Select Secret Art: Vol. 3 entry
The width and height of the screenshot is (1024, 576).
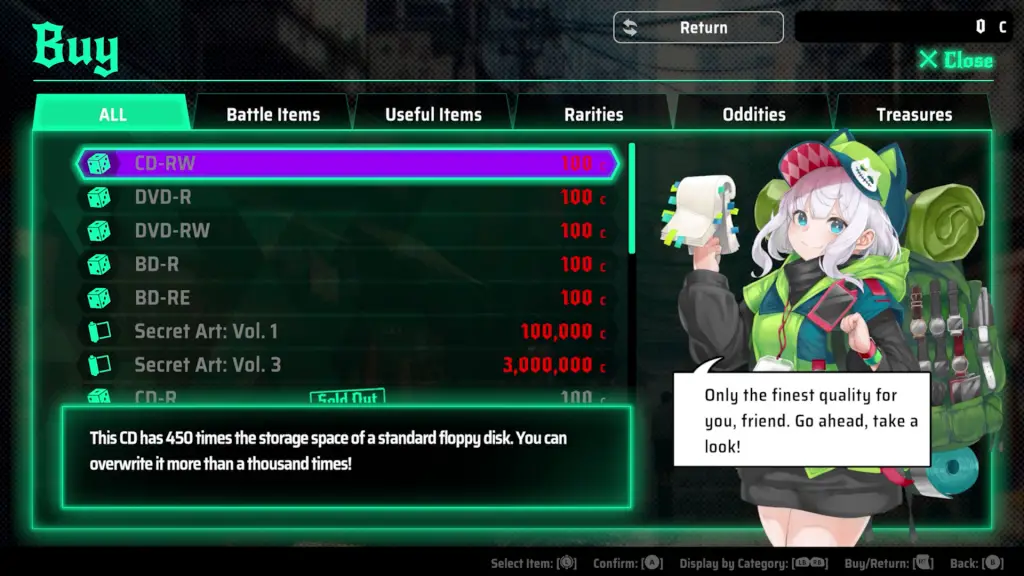(x=347, y=365)
